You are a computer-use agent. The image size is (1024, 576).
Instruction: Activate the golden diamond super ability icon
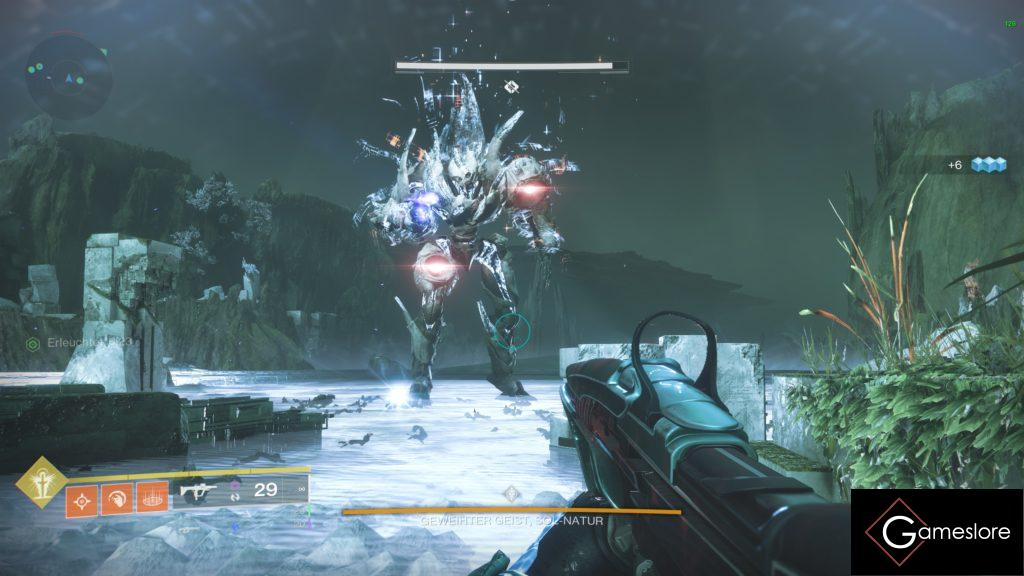tap(41, 481)
